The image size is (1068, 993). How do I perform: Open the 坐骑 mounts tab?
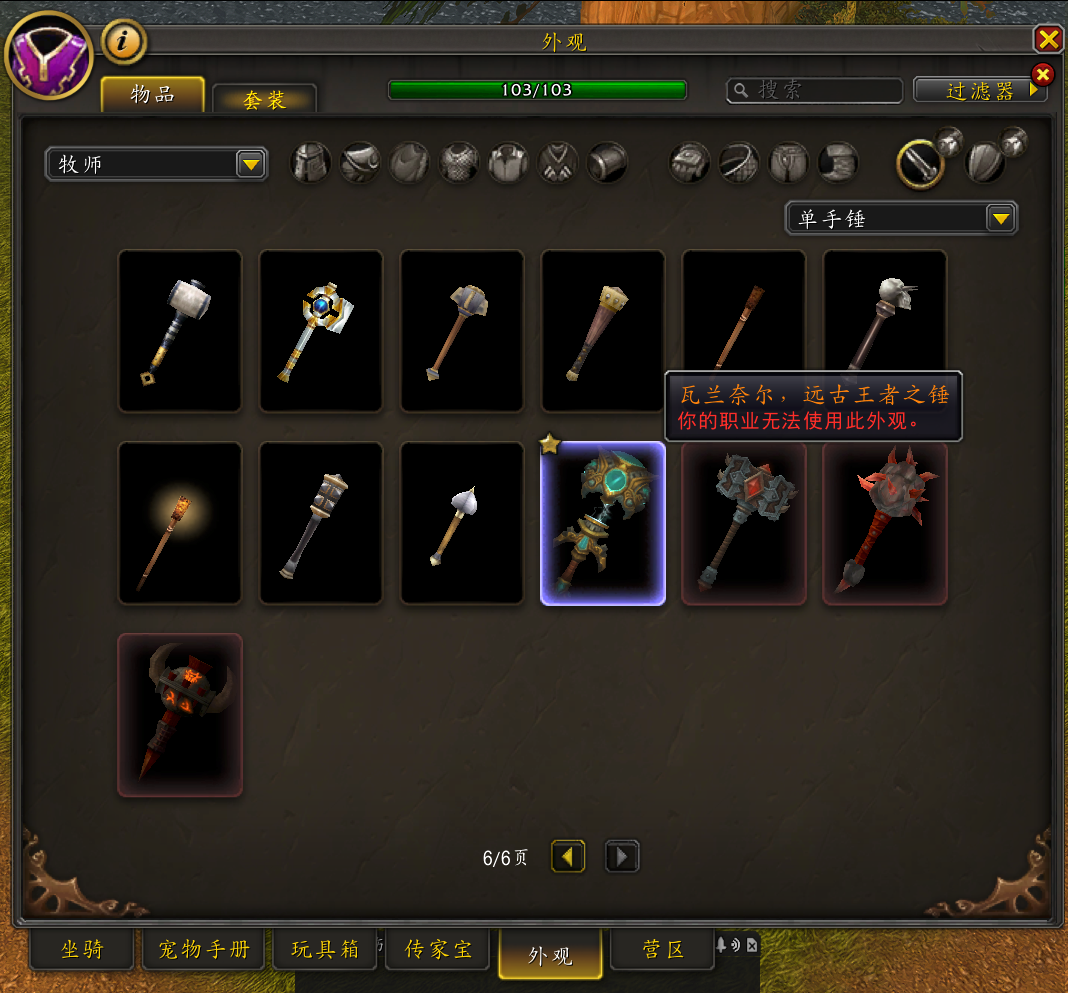(82, 949)
